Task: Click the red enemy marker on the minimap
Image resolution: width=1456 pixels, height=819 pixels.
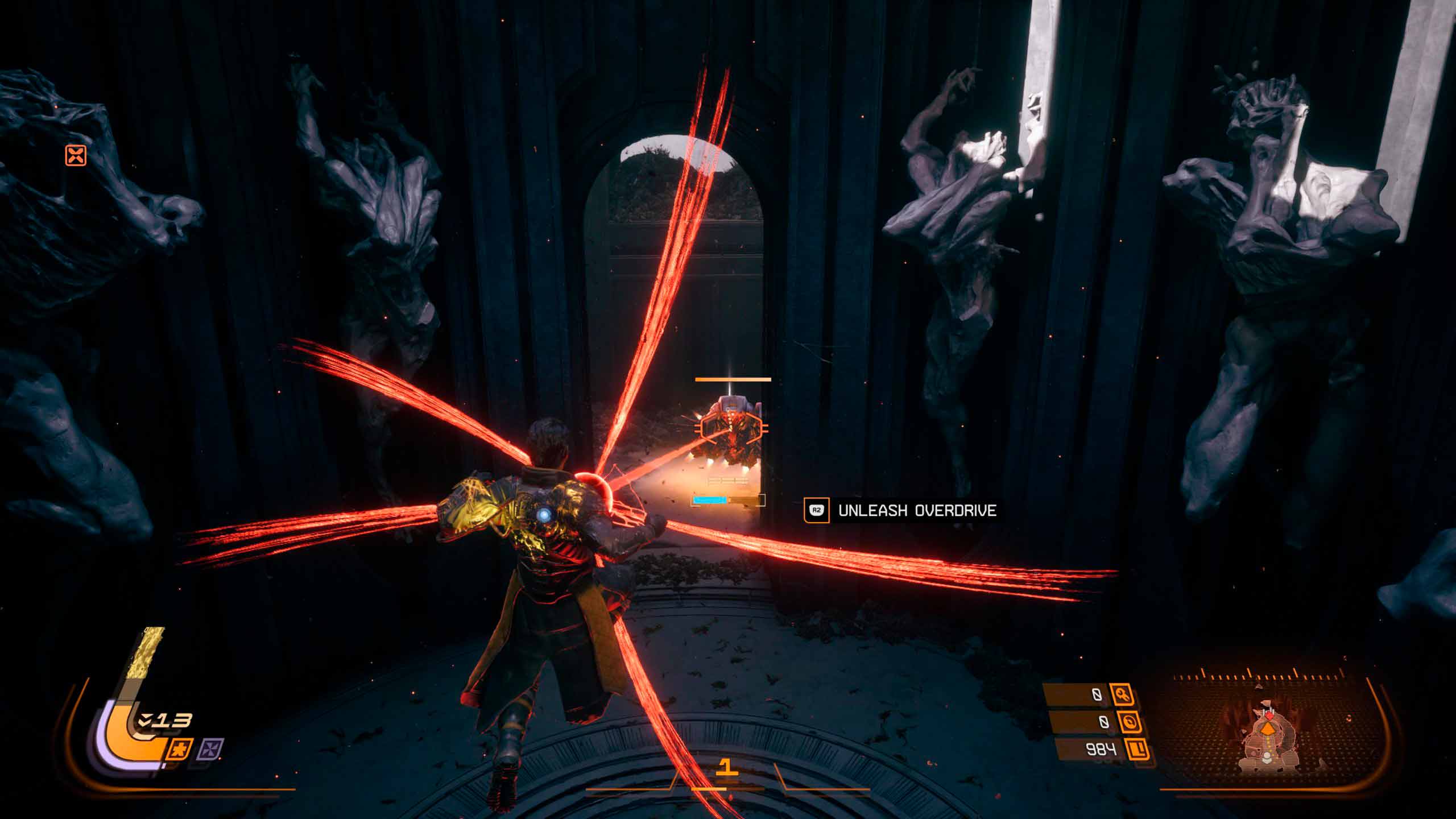Action: 1266,714
